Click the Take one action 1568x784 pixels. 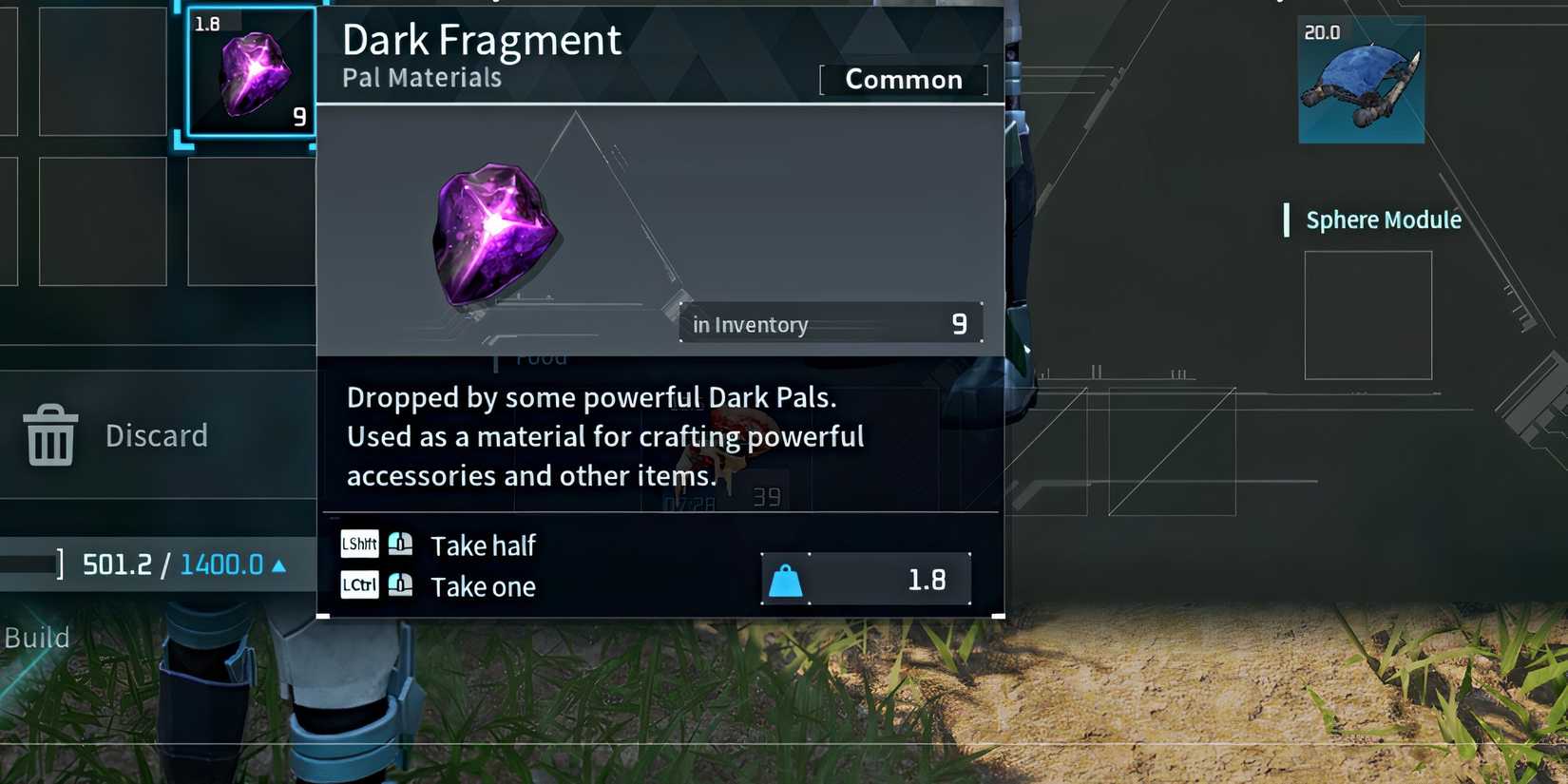[x=483, y=586]
